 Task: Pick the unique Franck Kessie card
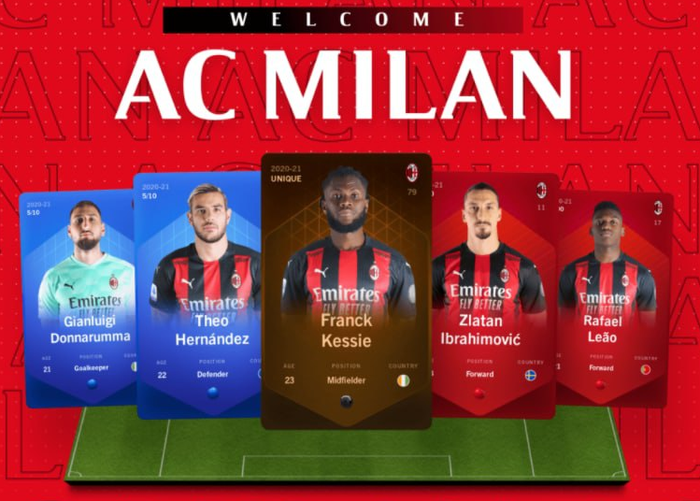[346, 290]
